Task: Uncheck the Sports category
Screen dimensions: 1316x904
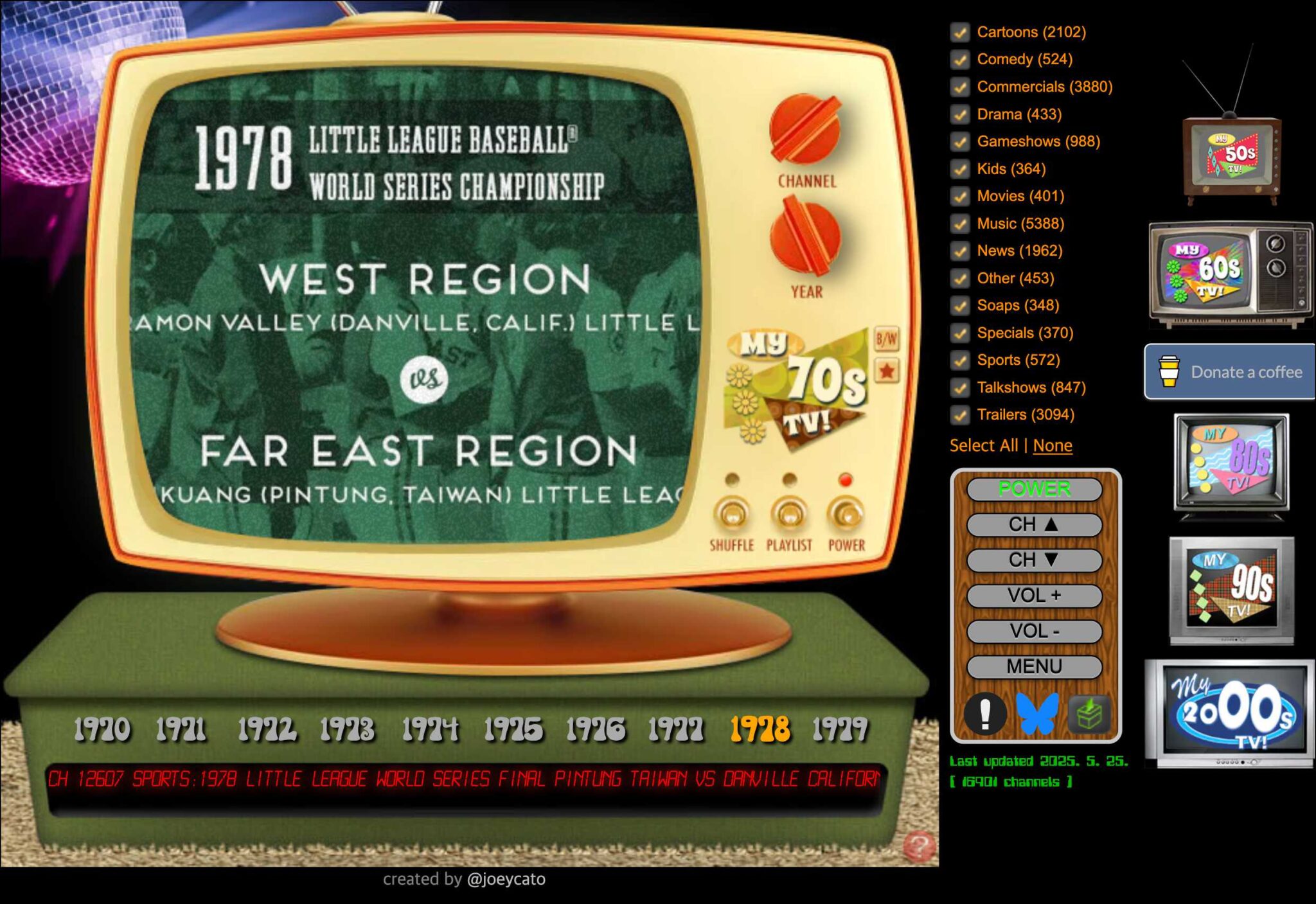Action: [x=959, y=360]
